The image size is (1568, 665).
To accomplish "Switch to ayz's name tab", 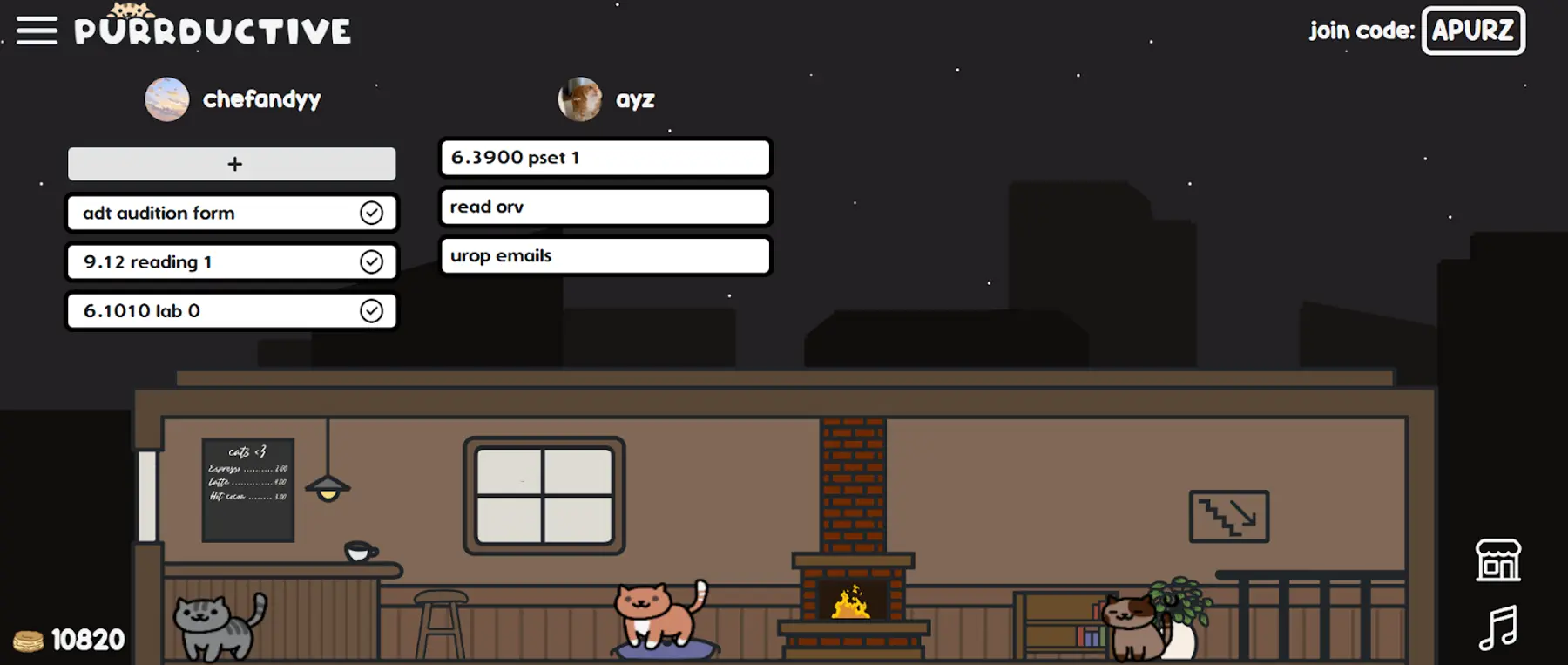I will [634, 98].
